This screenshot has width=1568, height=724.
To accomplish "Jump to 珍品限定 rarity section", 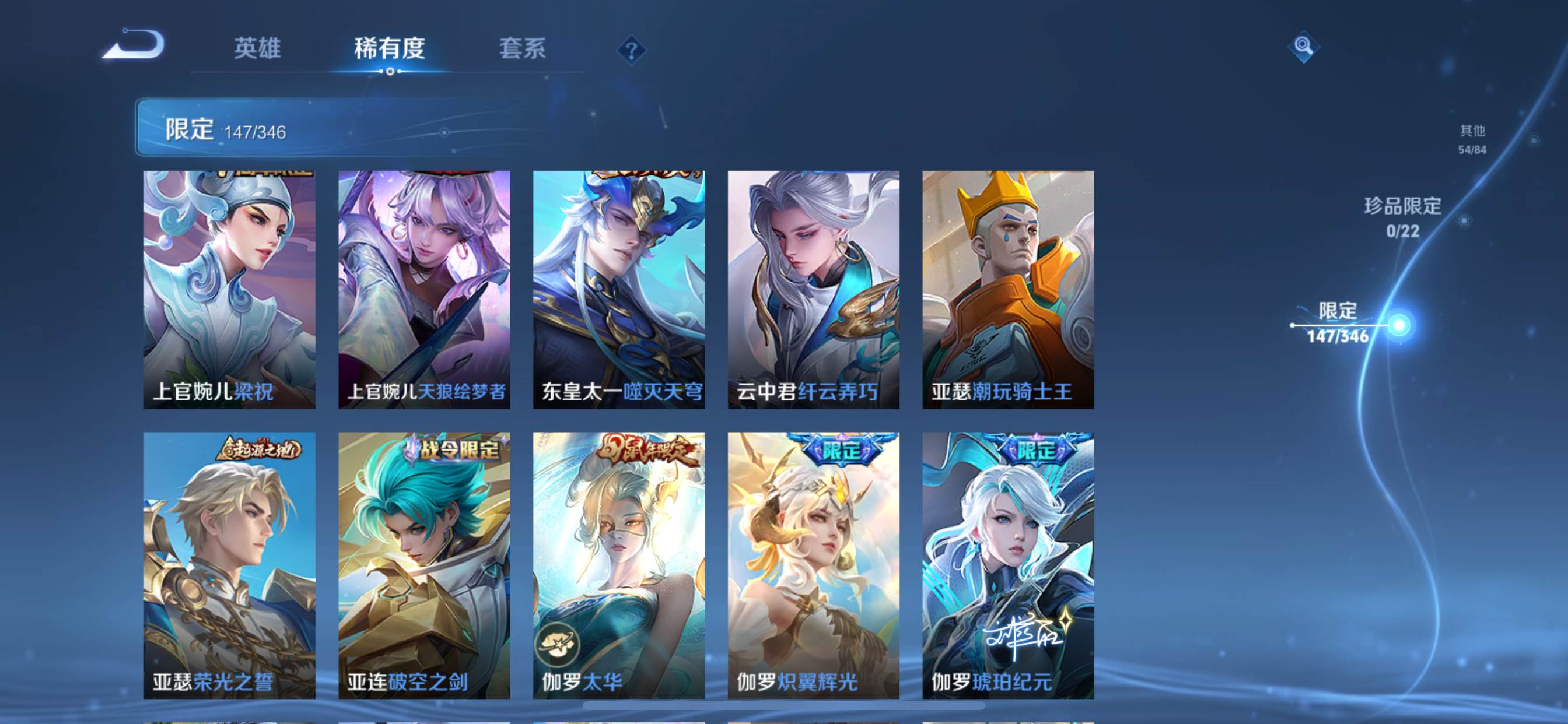I will click(x=1402, y=217).
